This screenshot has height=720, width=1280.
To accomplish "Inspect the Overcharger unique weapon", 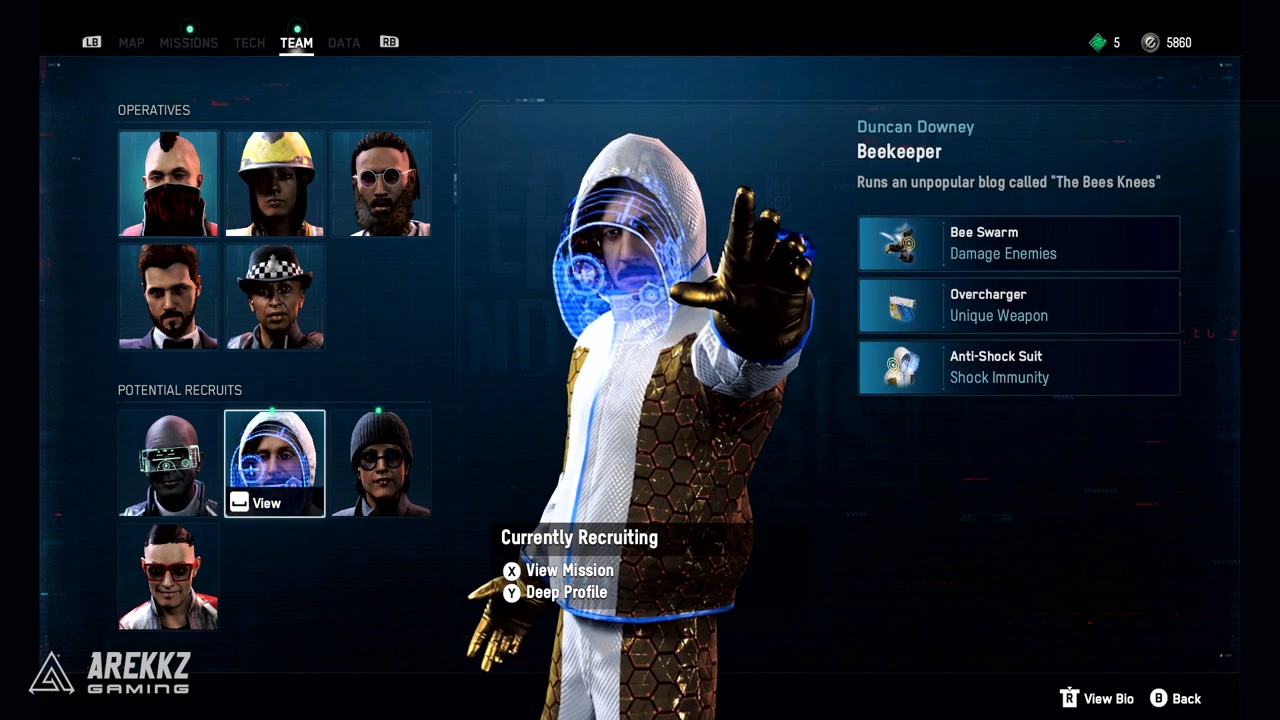I will coord(1019,305).
